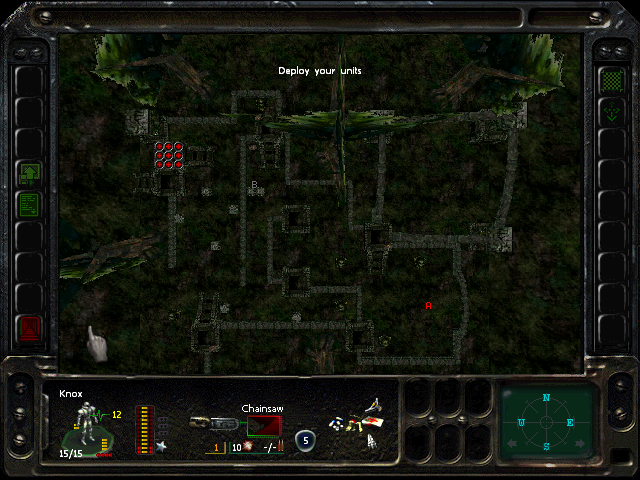
Task: Open the green disk save button
Action: point(29,172)
